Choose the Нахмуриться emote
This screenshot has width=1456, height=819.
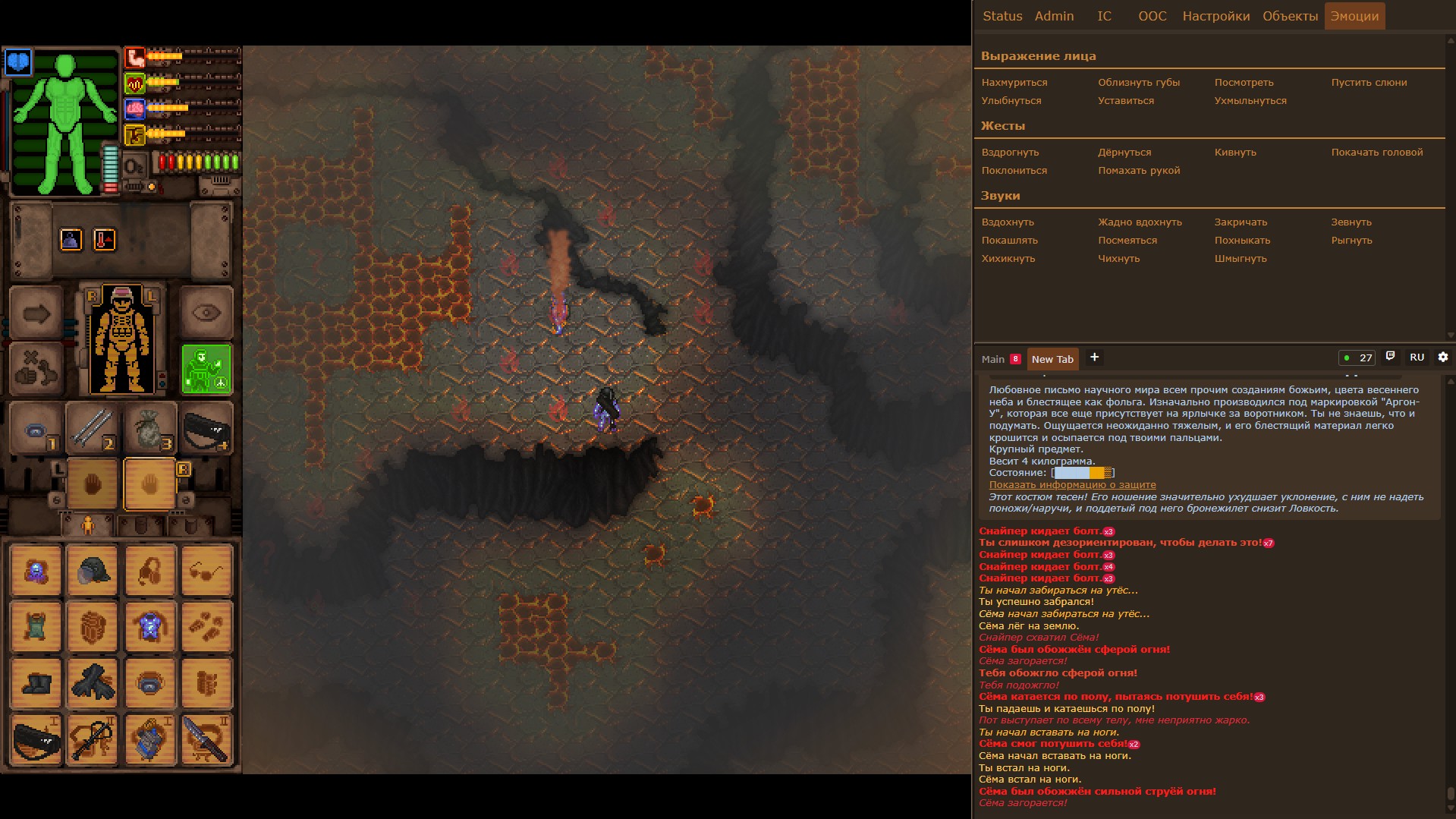pos(1014,83)
